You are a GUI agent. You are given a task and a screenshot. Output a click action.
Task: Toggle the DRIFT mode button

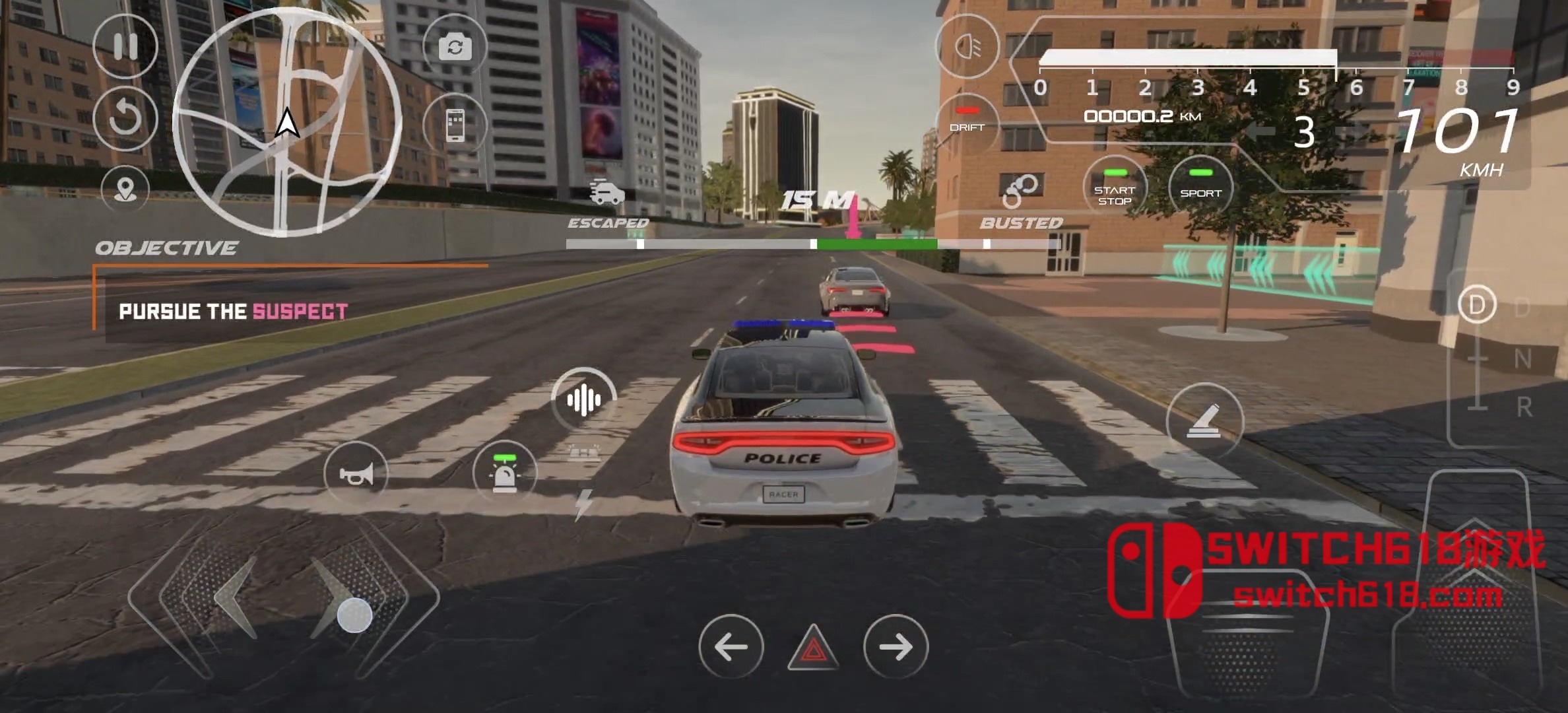click(967, 123)
